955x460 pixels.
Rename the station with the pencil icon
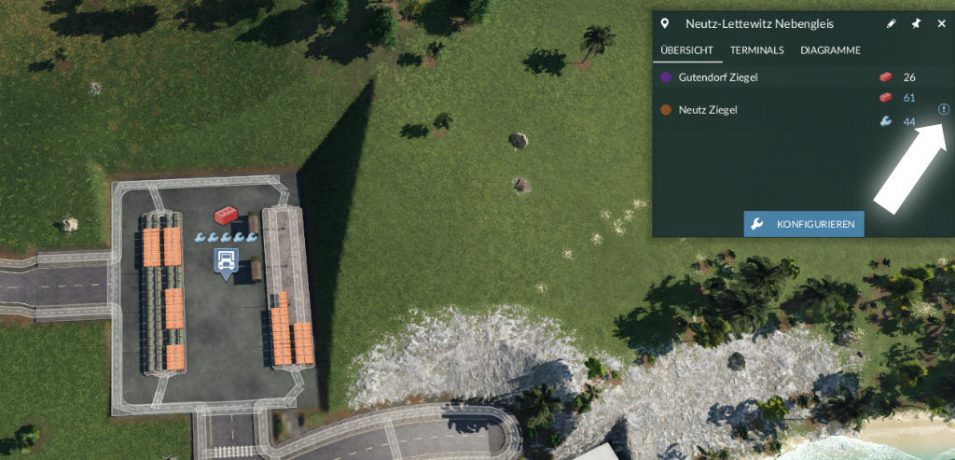coord(891,23)
